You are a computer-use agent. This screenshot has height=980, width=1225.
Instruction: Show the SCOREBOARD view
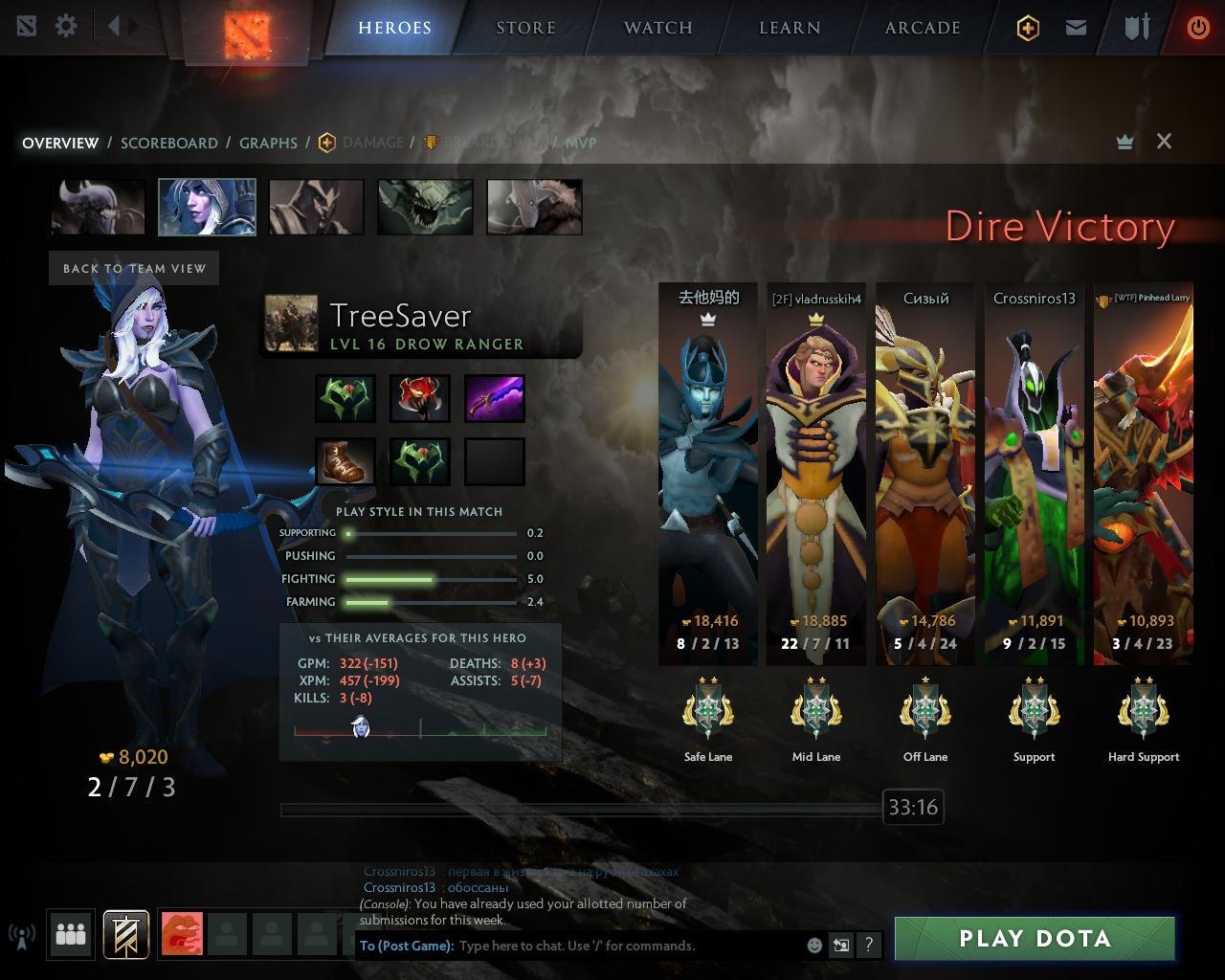pyautogui.click(x=169, y=143)
